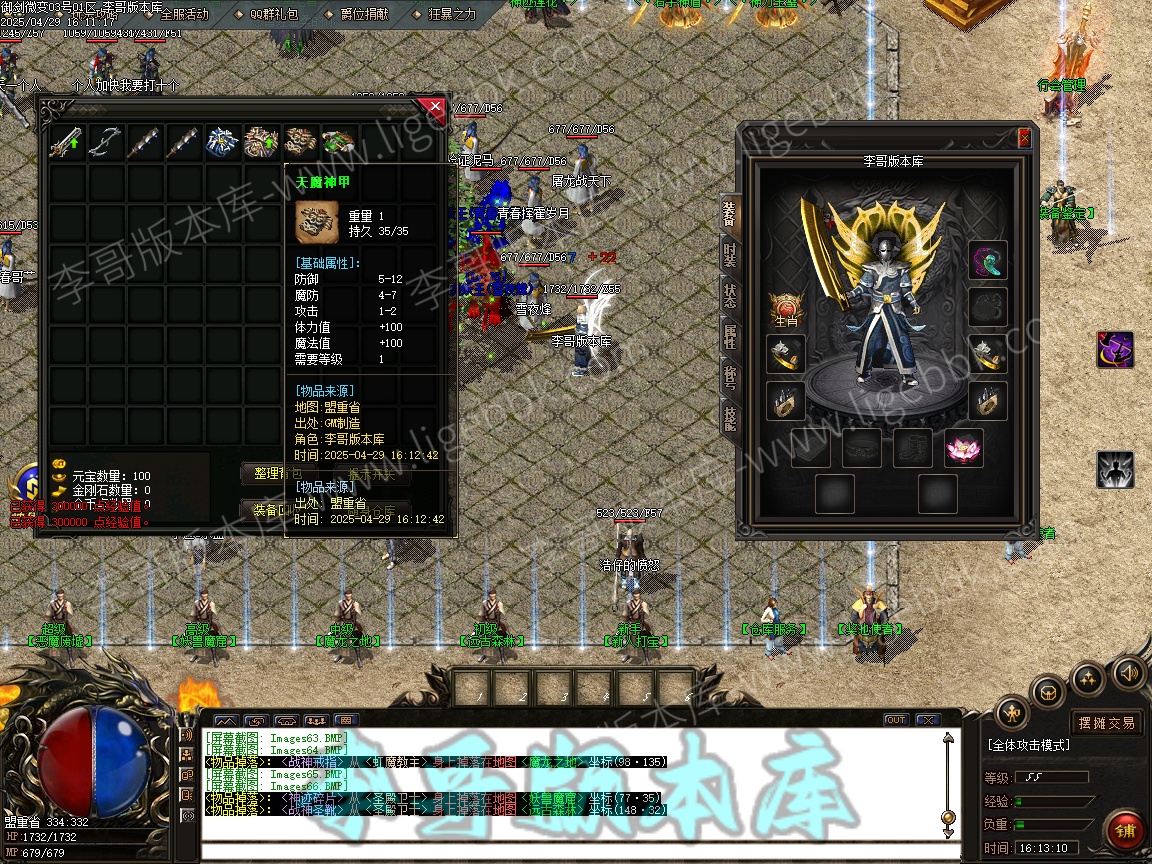Image resolution: width=1152 pixels, height=864 pixels.
Task: Close the inventory bag window
Action: point(434,105)
